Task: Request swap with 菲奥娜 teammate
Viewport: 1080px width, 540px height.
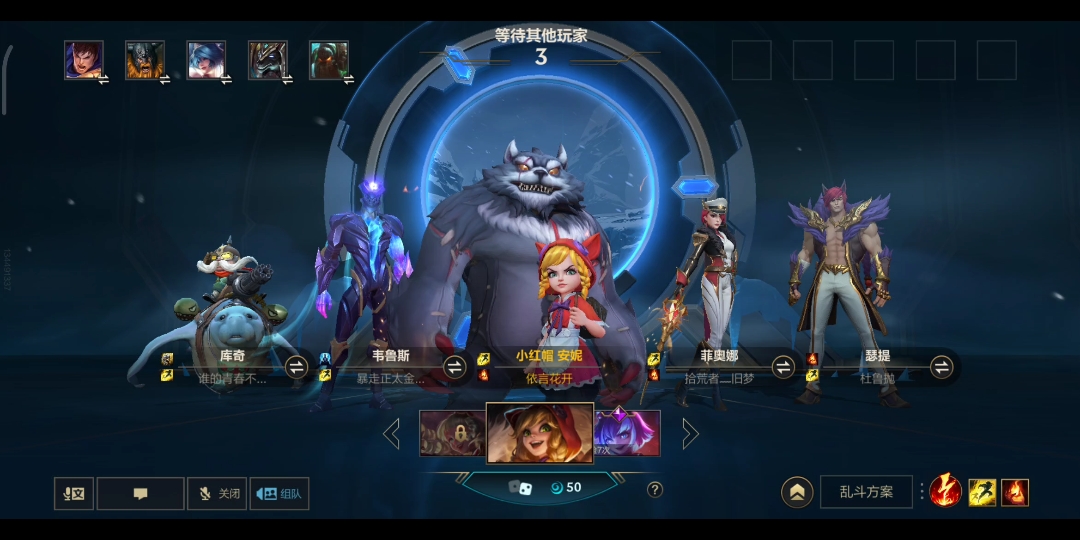Action: (783, 367)
